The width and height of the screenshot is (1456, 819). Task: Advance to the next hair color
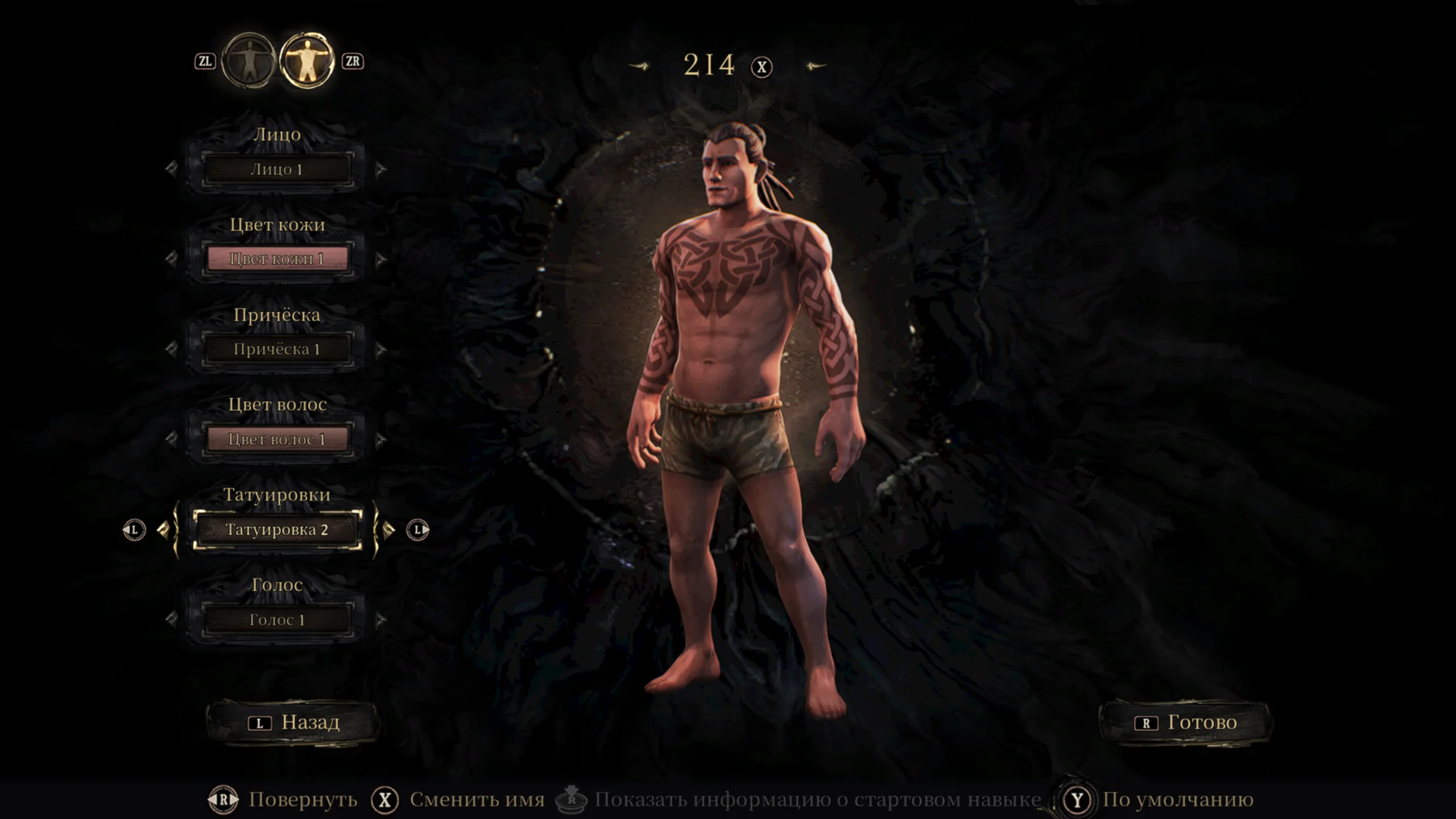tap(381, 439)
